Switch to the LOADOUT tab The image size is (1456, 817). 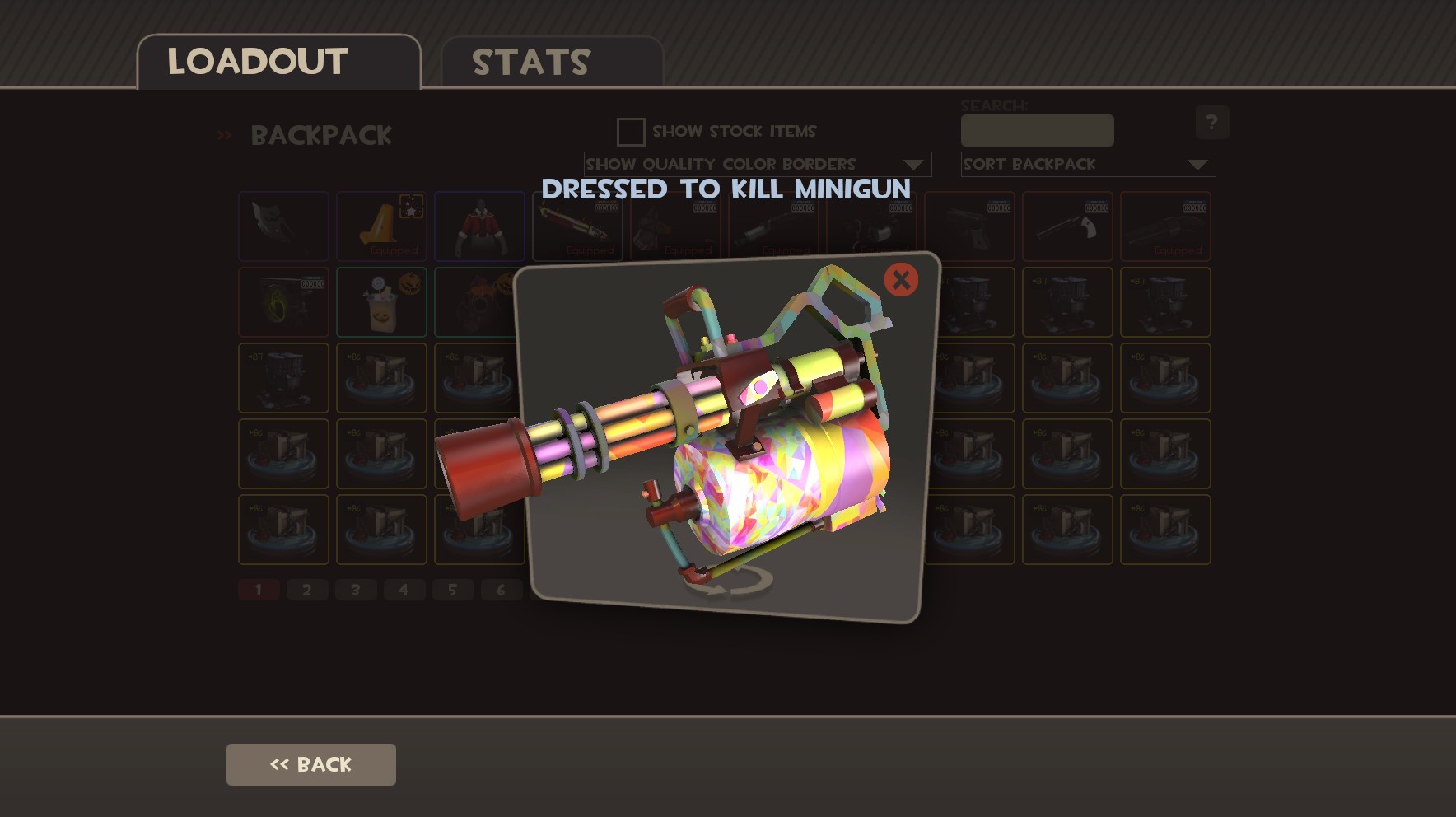point(256,58)
